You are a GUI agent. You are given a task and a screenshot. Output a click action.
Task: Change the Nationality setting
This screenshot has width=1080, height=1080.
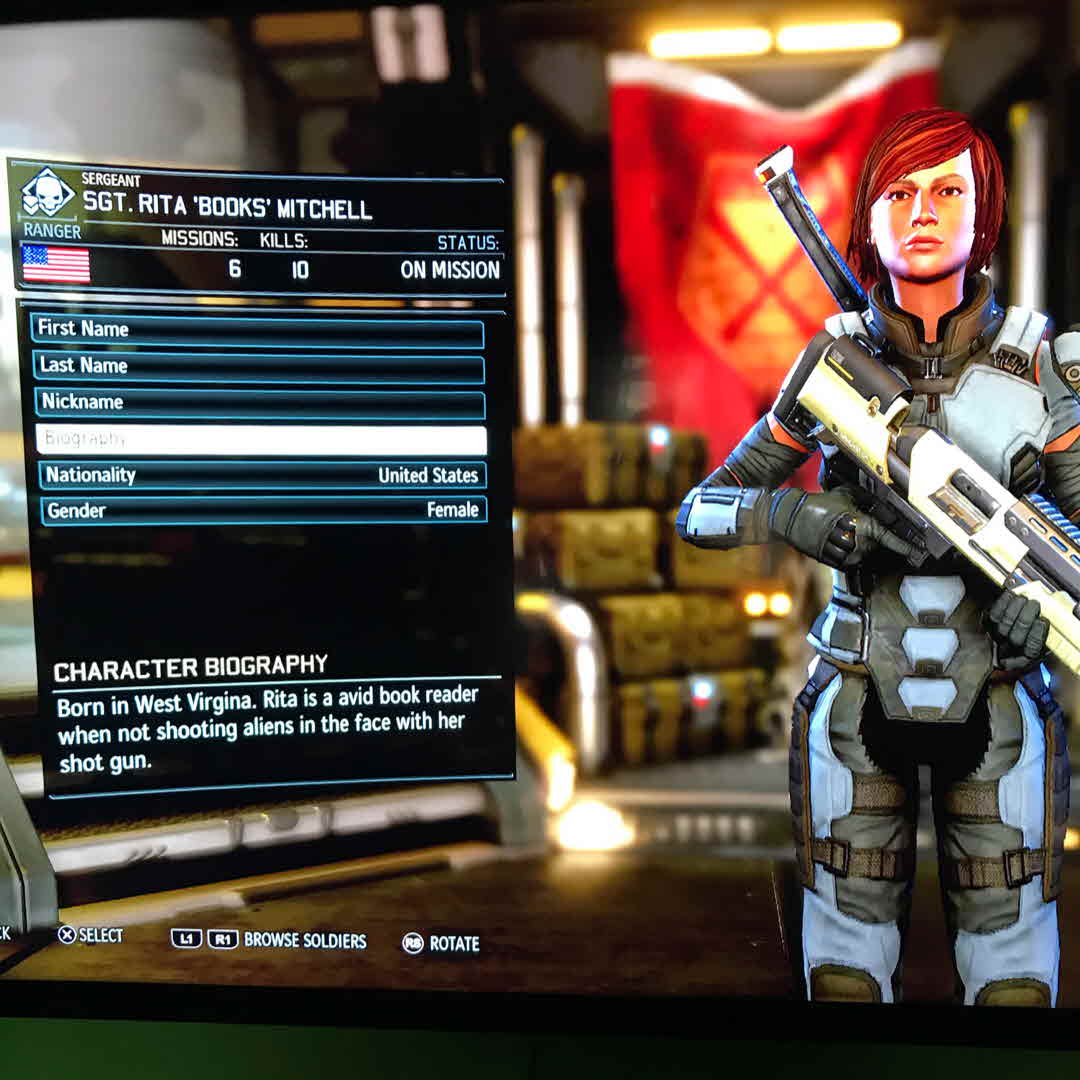(262, 475)
